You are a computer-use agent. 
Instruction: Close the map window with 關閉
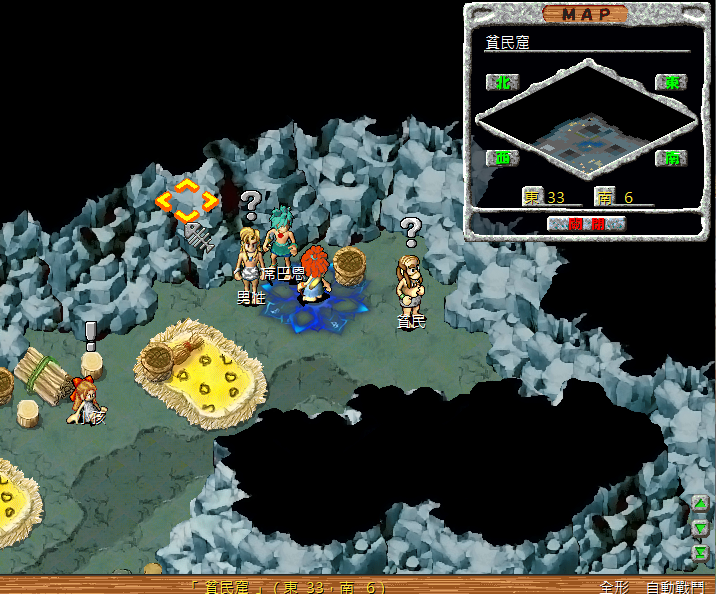tap(587, 223)
